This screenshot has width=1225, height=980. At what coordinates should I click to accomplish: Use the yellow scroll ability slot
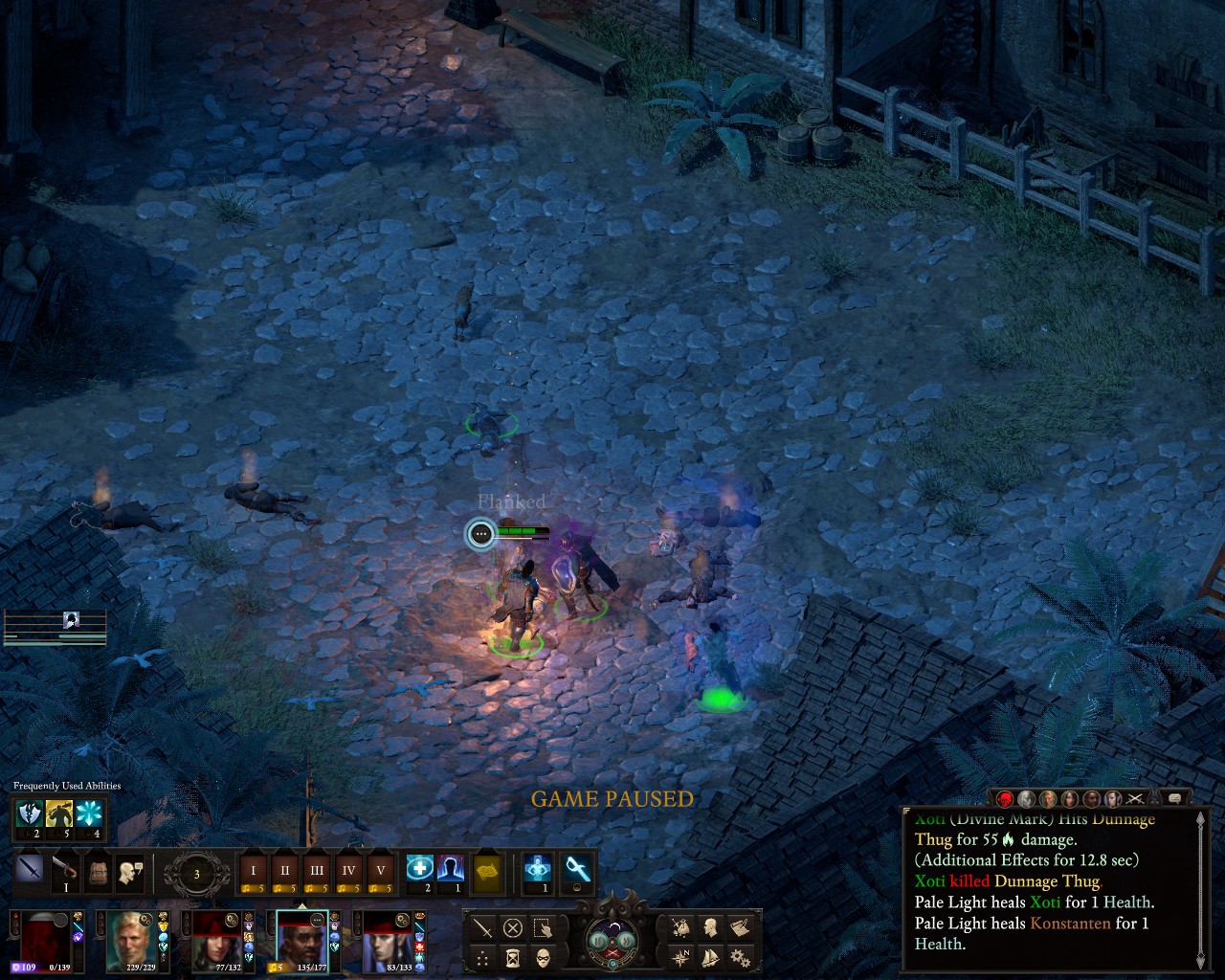[487, 872]
